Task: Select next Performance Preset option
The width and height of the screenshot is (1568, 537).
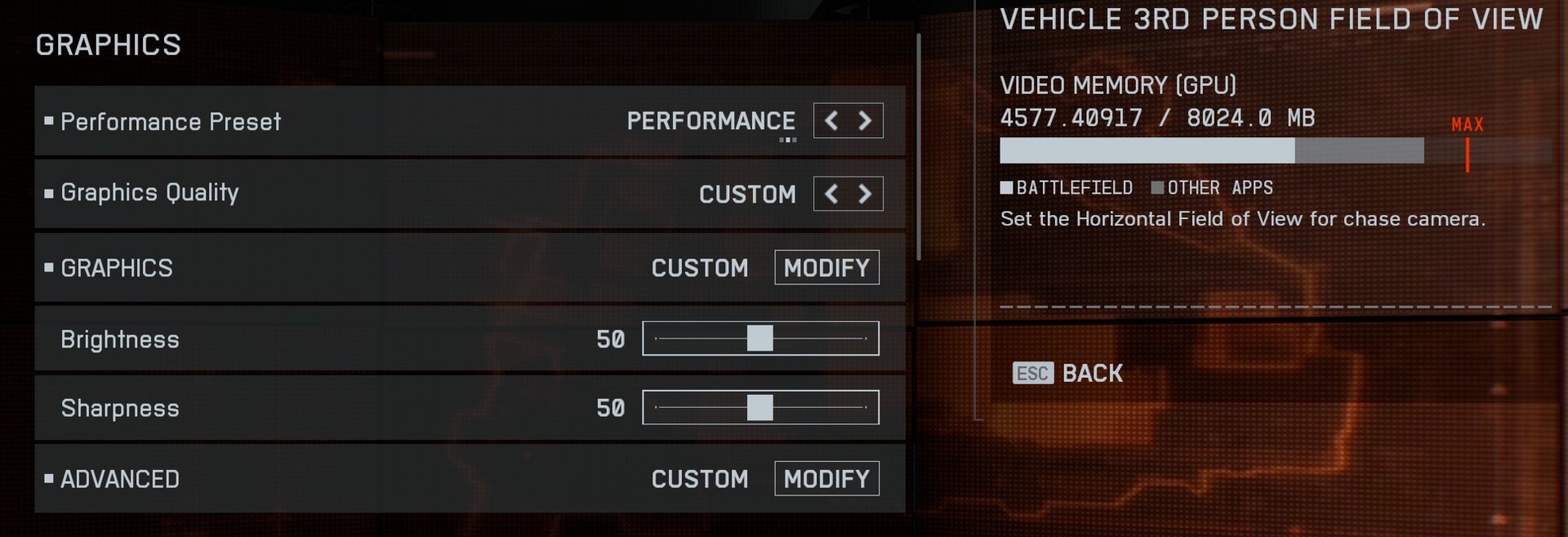Action: pyautogui.click(x=865, y=122)
